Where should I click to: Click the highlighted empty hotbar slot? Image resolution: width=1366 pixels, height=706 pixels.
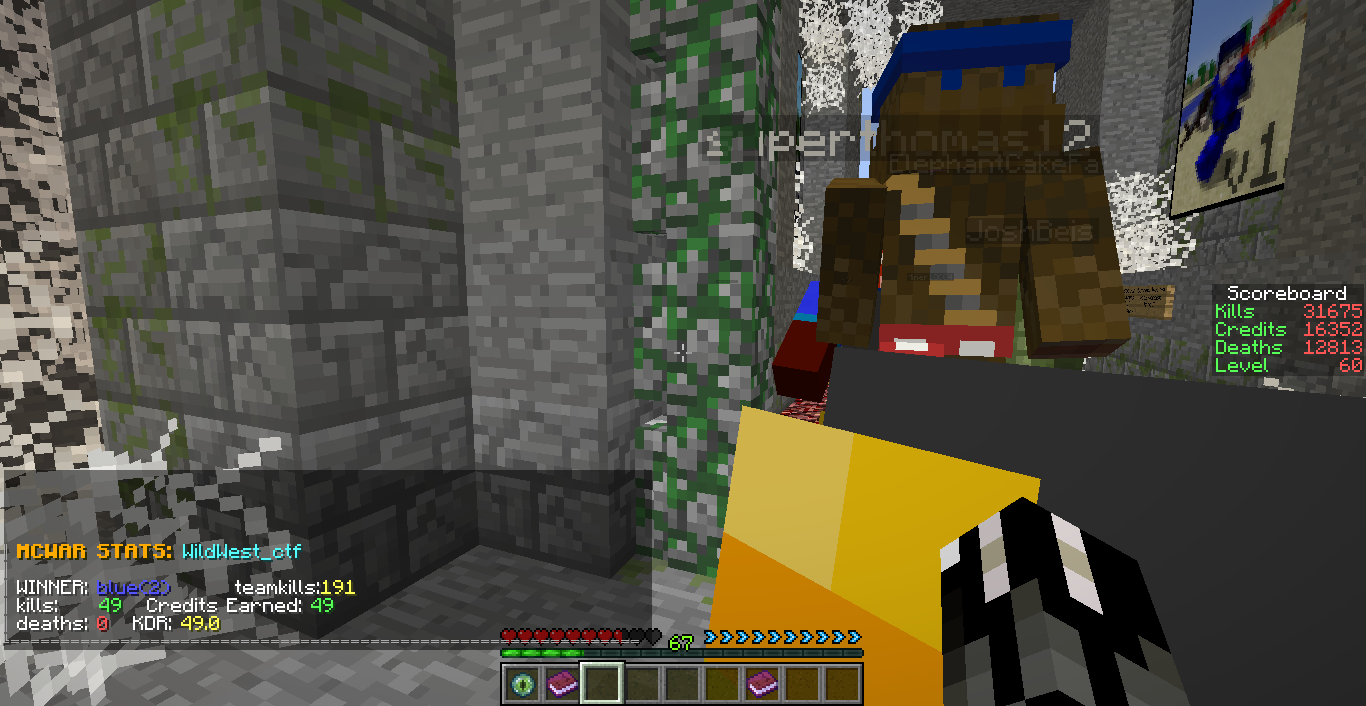tap(602, 684)
